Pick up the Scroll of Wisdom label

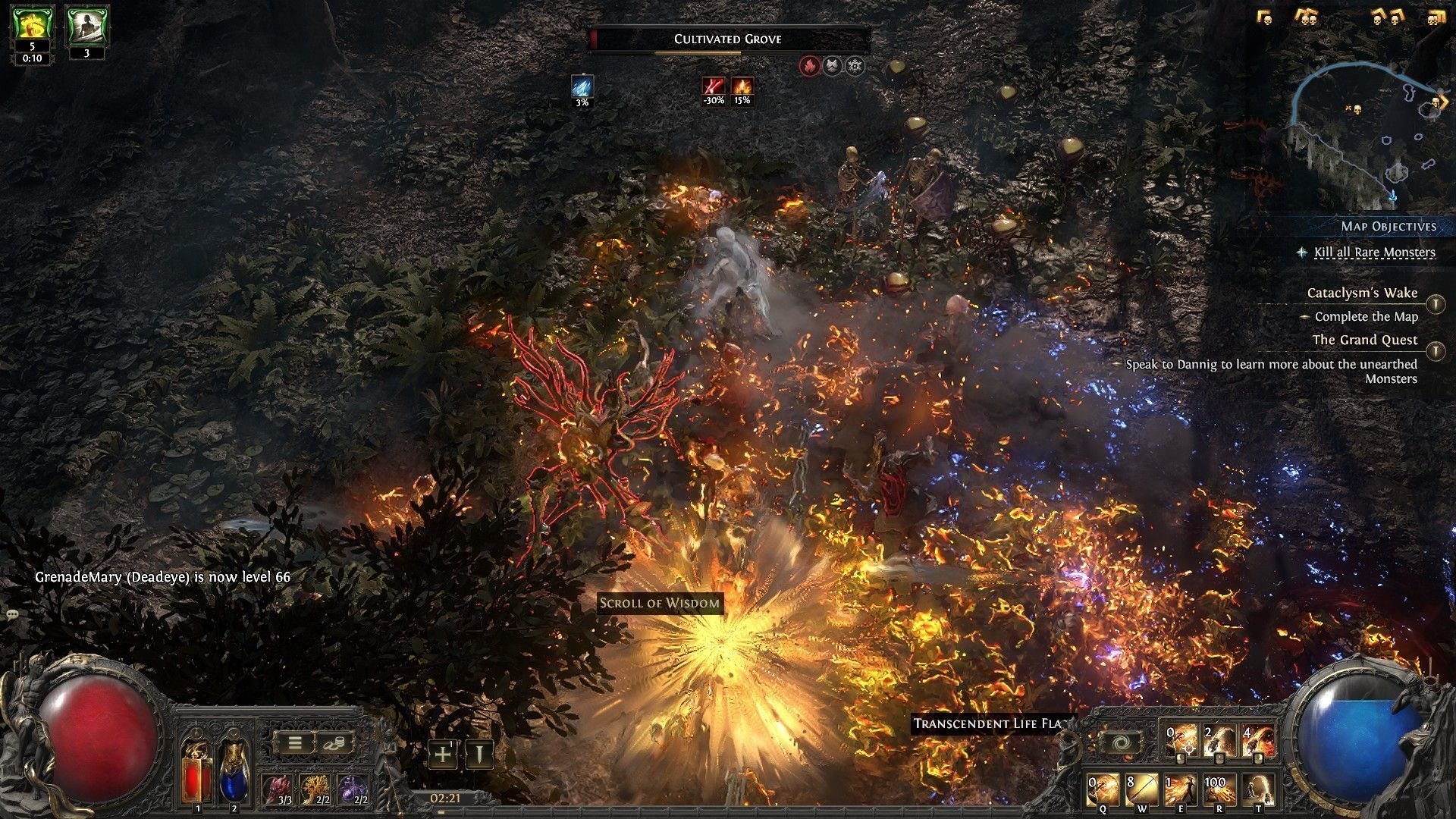click(659, 604)
